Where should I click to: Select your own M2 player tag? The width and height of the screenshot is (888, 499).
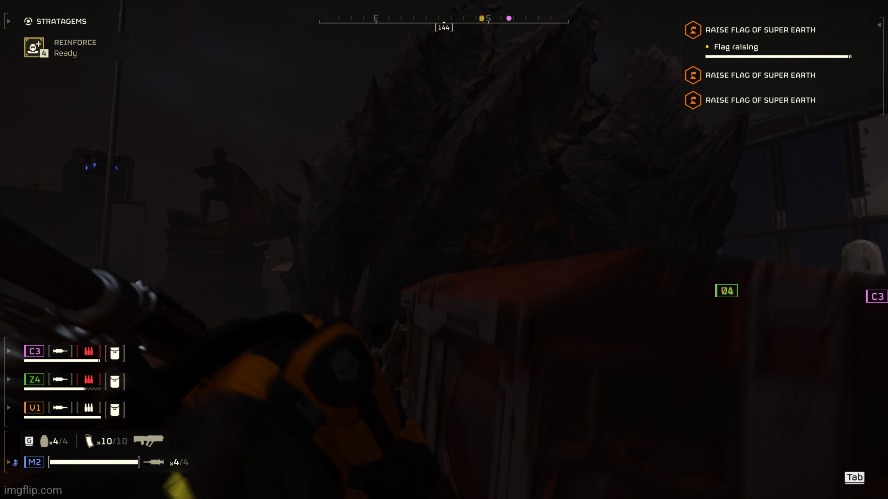34,462
